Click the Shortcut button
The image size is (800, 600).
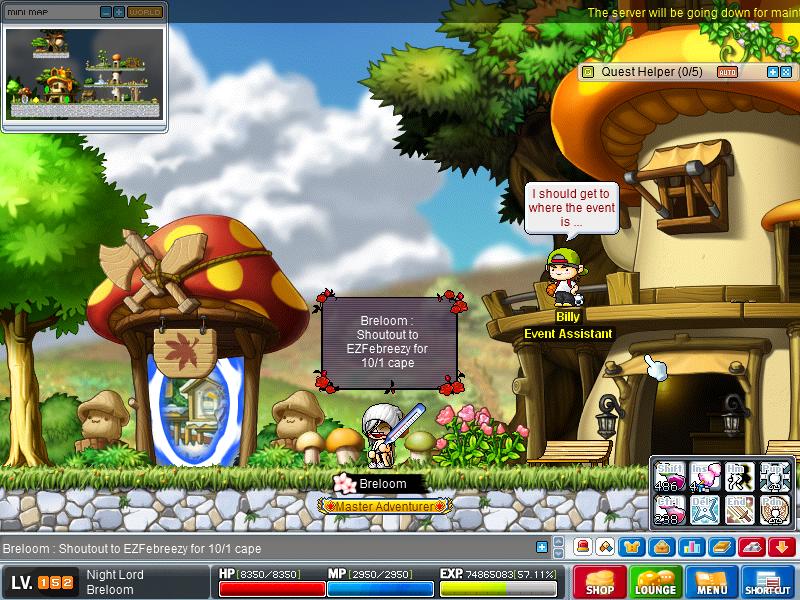click(768, 582)
